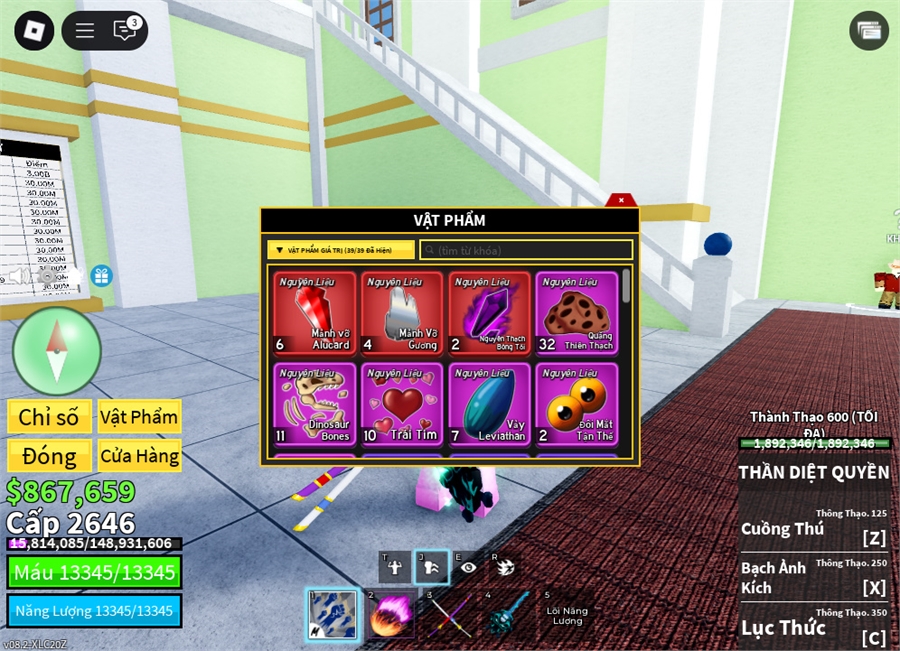Choose the Nguyên Thạch Bóng Tối crystal
Screen dimensions: 900x651
(x=489, y=313)
